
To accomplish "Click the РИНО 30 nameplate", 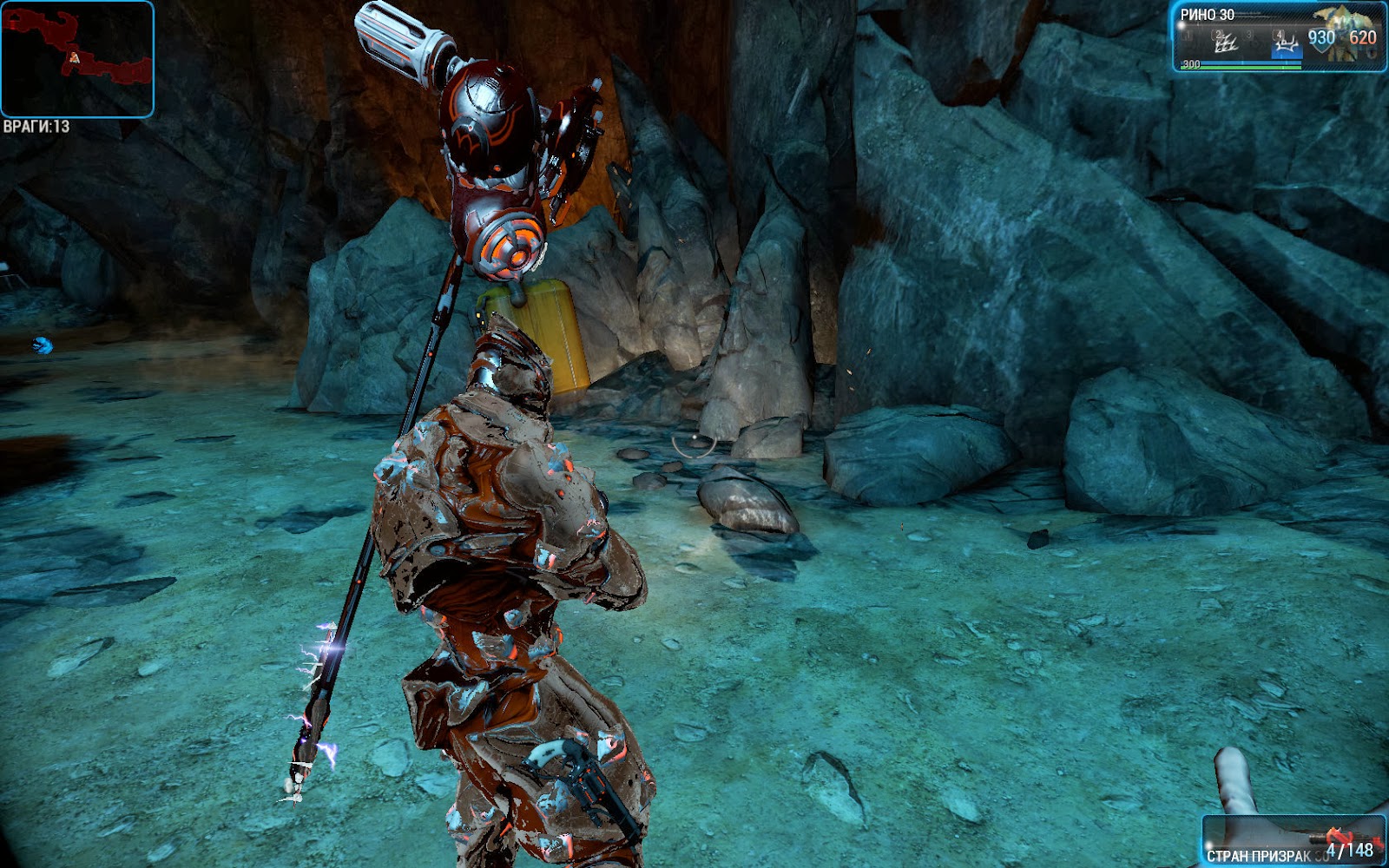I will [x=1207, y=15].
